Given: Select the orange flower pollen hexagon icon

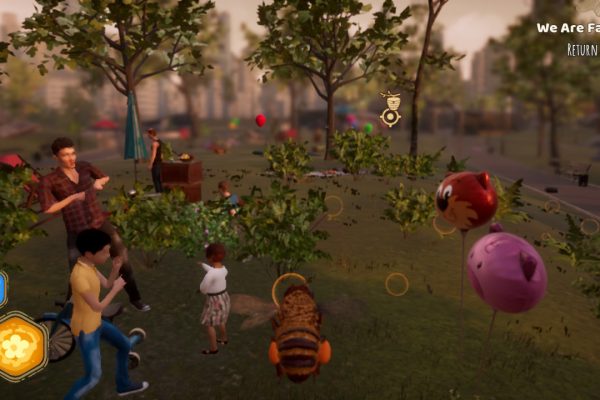Looking at the screenshot, I should click(x=21, y=345).
